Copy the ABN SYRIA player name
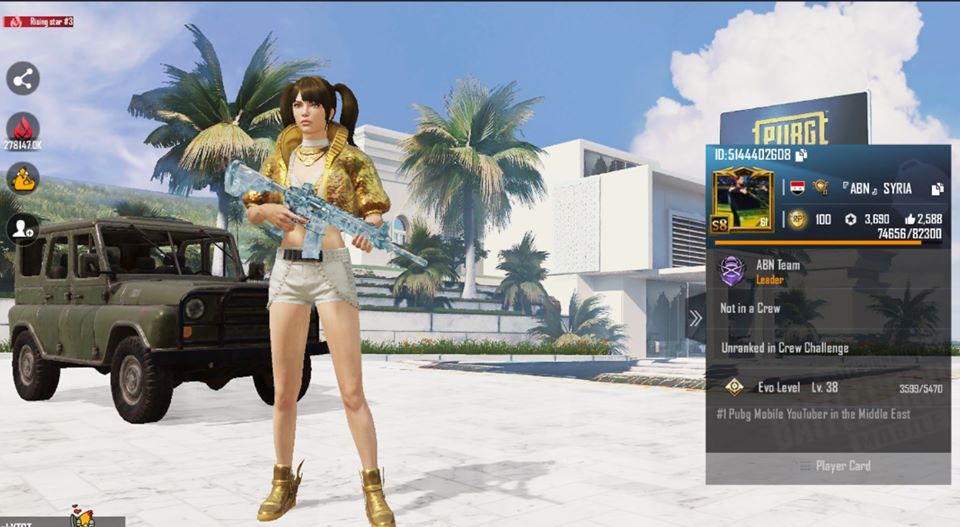 point(937,188)
